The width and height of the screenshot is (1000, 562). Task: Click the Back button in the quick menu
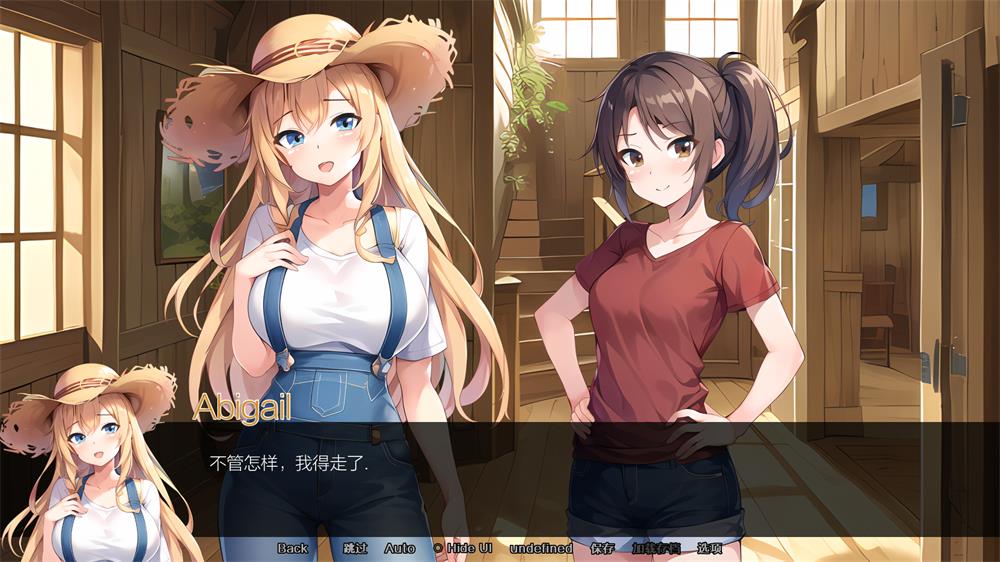tap(293, 548)
